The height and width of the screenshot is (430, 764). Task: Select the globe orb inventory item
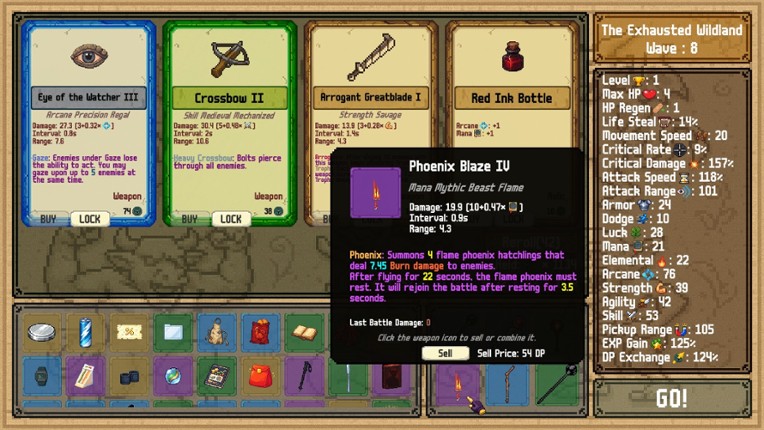[x=171, y=378]
